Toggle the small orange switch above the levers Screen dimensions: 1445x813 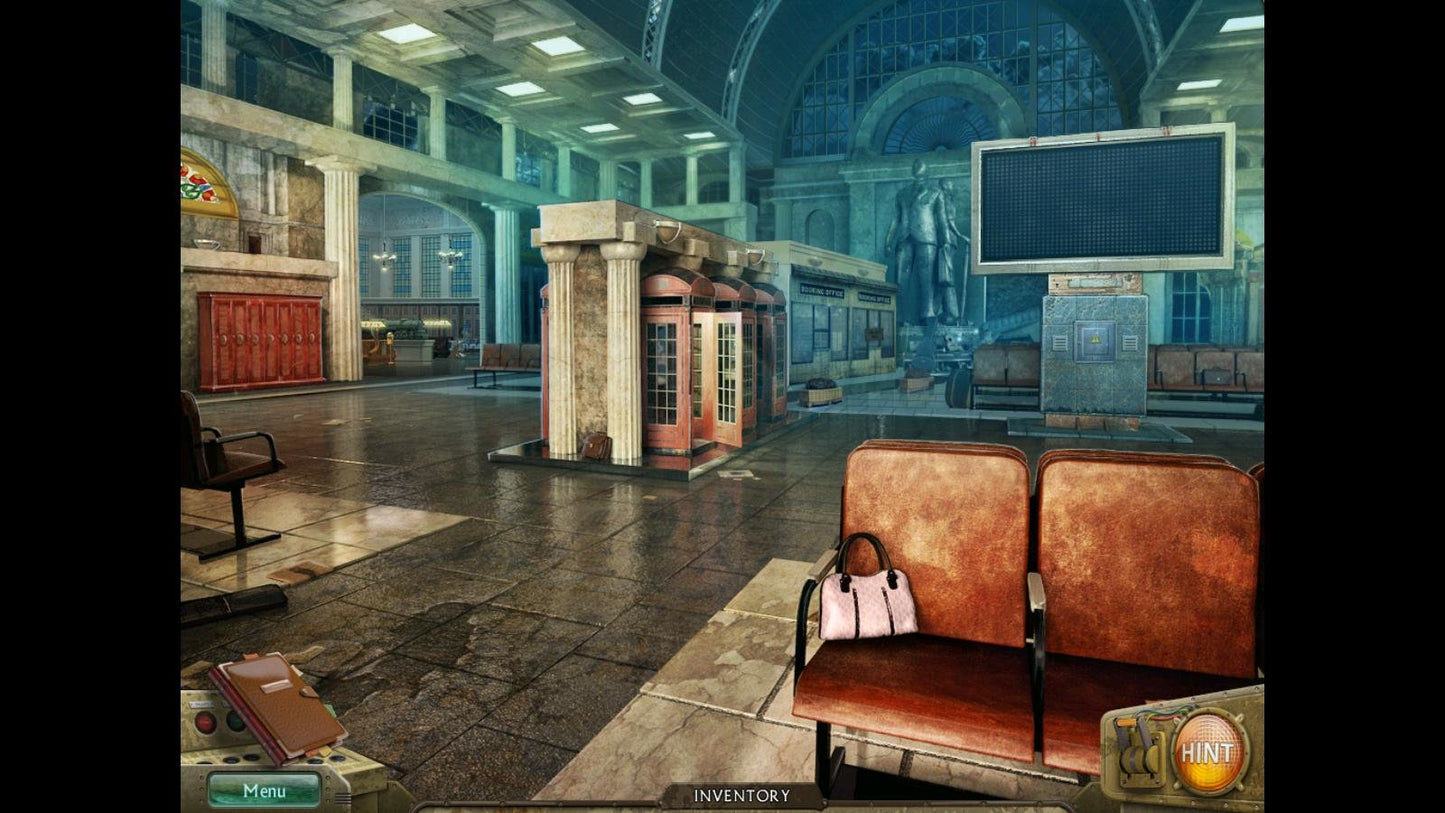1127,722
